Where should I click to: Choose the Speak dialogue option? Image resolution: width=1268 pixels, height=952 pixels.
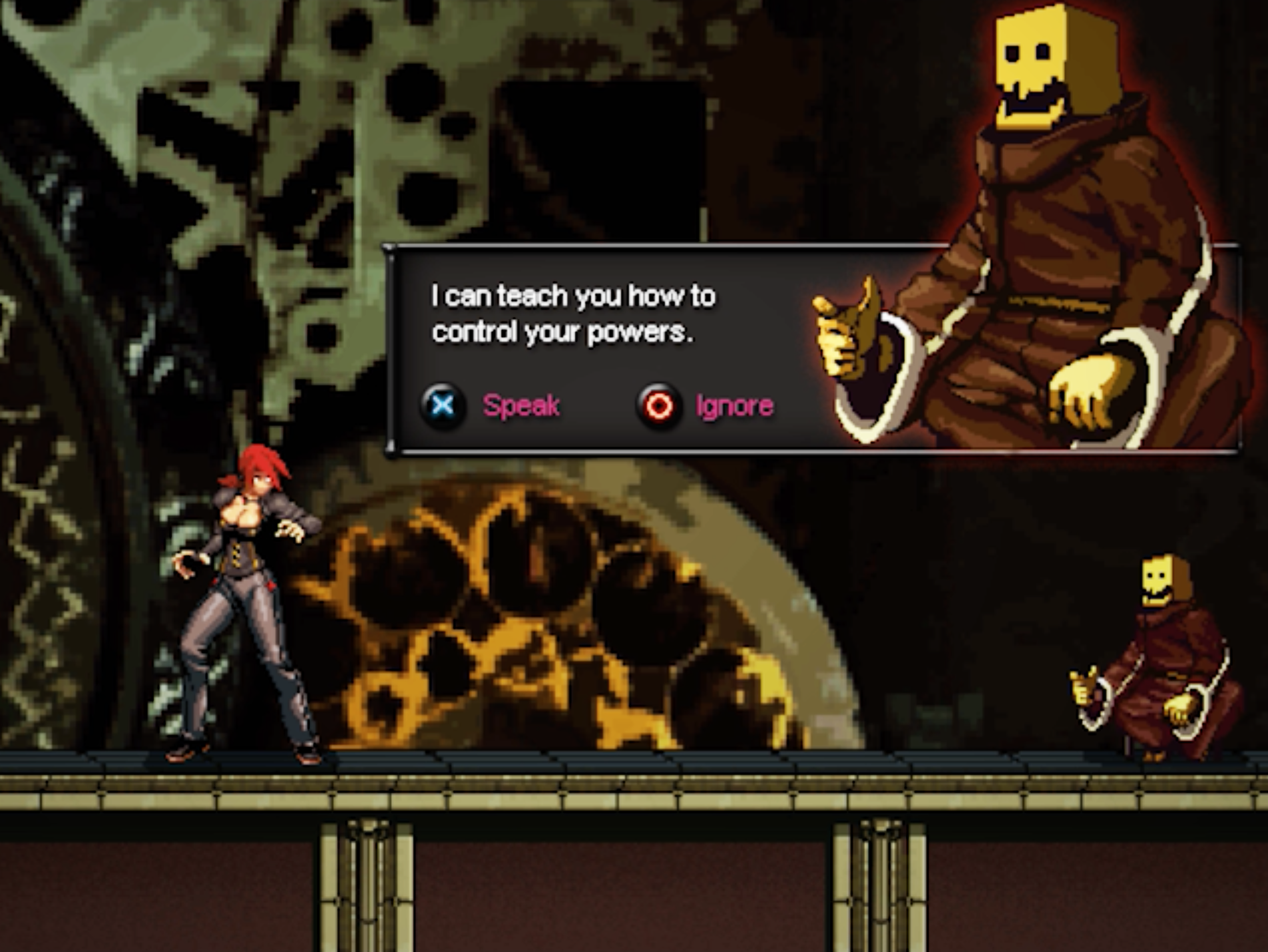(x=493, y=405)
